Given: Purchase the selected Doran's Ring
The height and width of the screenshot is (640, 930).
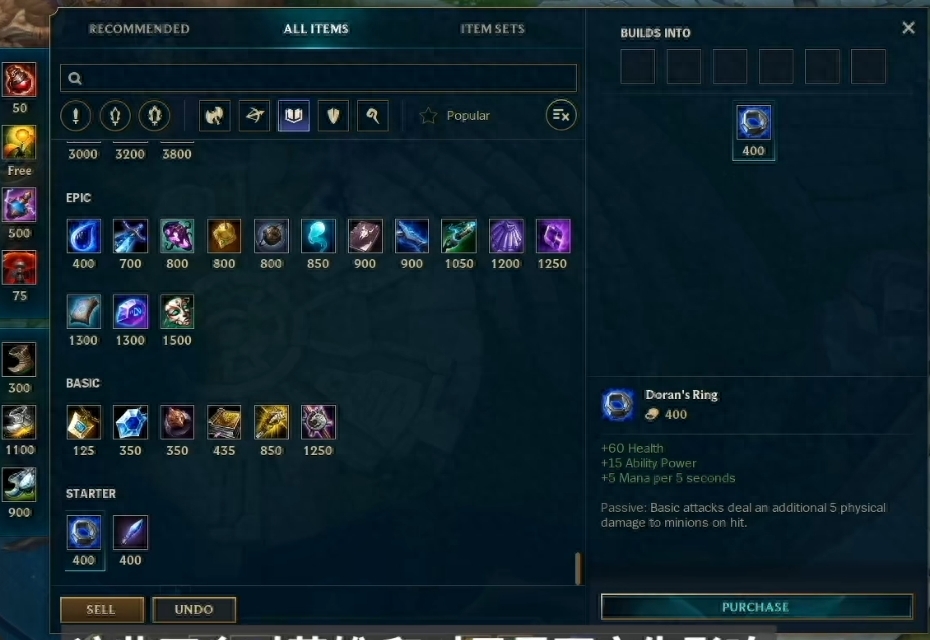Looking at the screenshot, I should (756, 607).
